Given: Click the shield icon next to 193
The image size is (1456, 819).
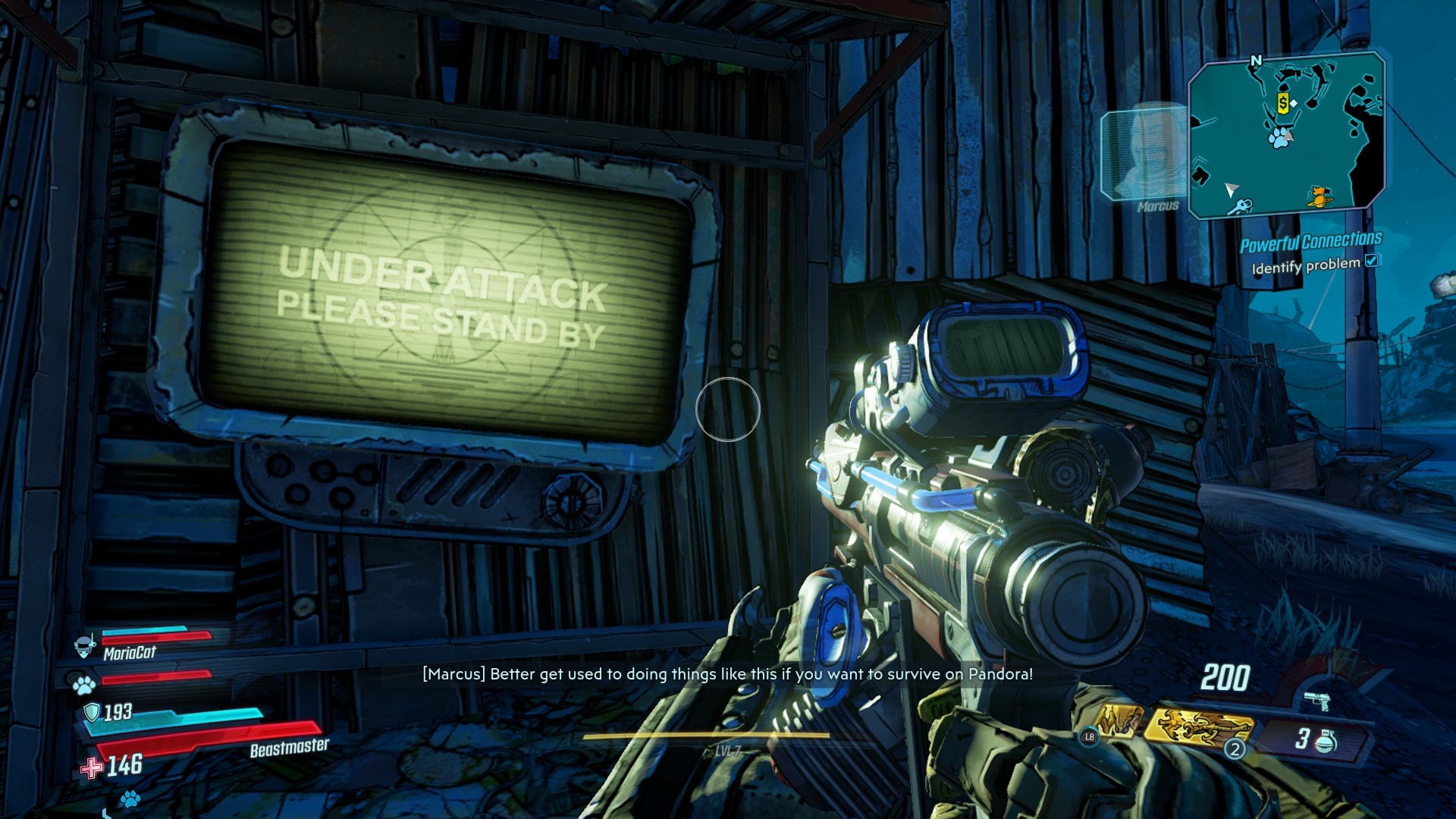Looking at the screenshot, I should point(92,711).
